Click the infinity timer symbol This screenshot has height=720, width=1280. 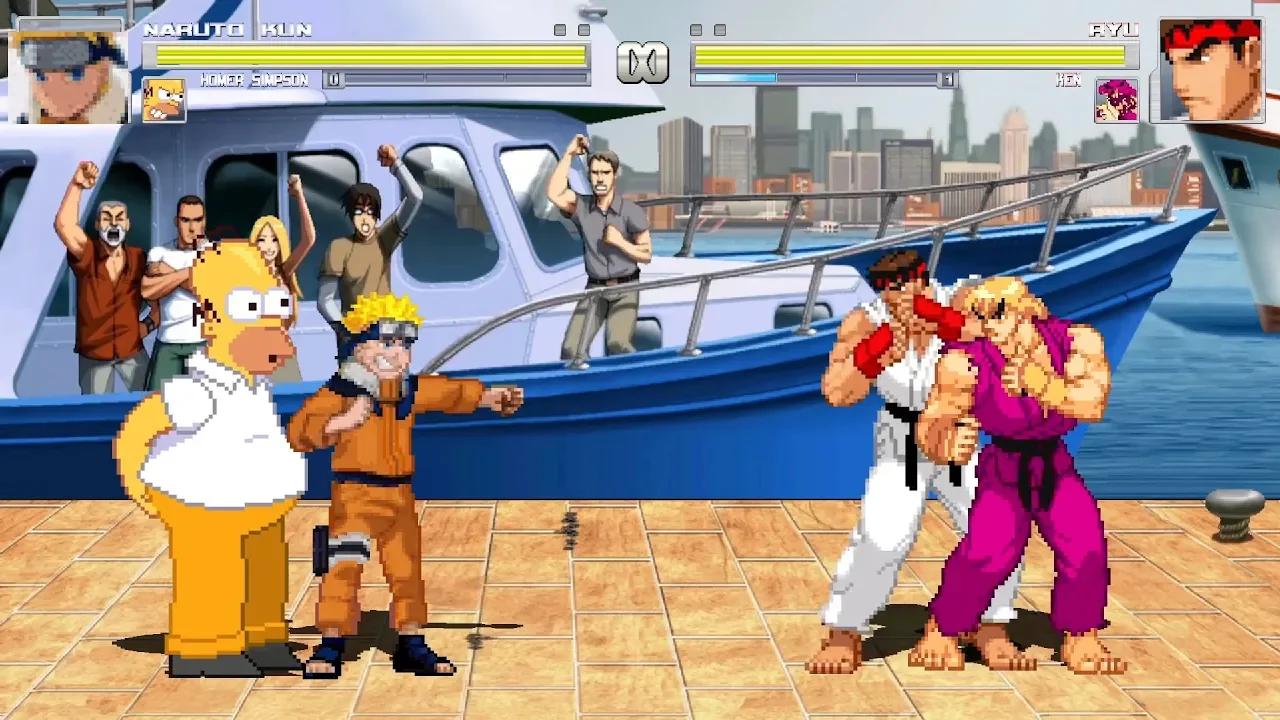pos(643,62)
